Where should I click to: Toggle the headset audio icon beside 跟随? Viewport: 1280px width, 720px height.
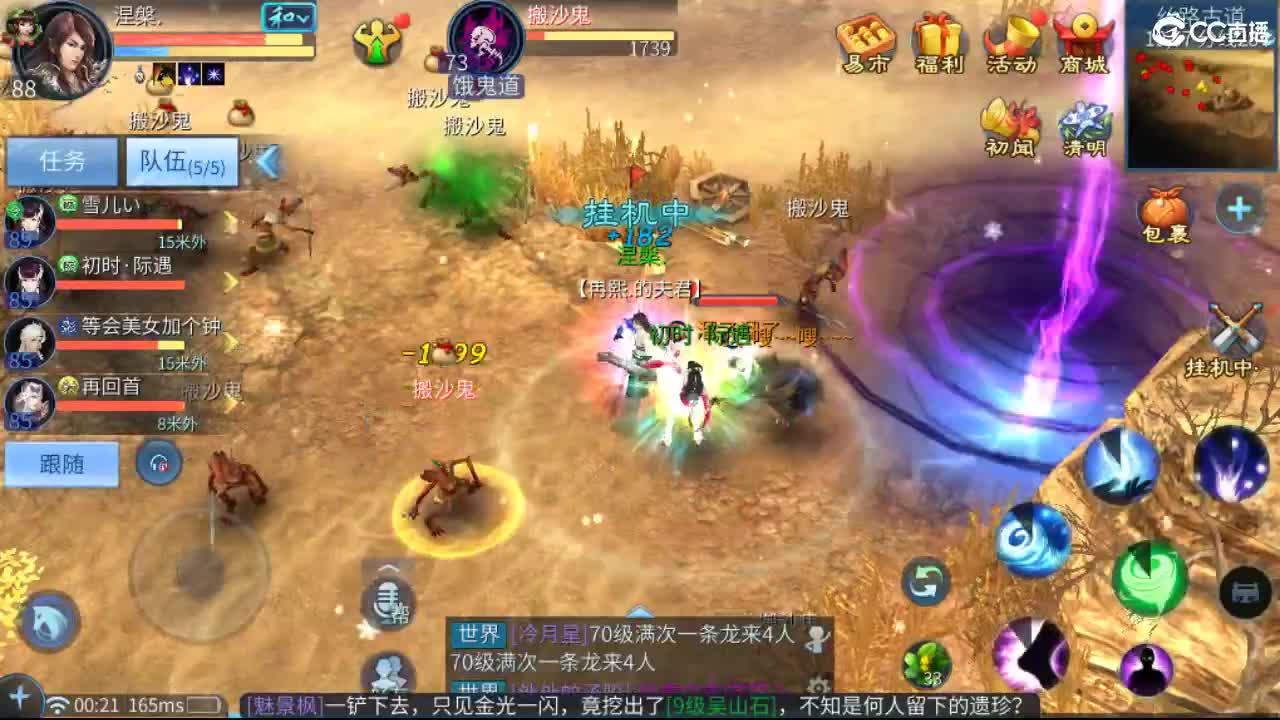point(158,463)
